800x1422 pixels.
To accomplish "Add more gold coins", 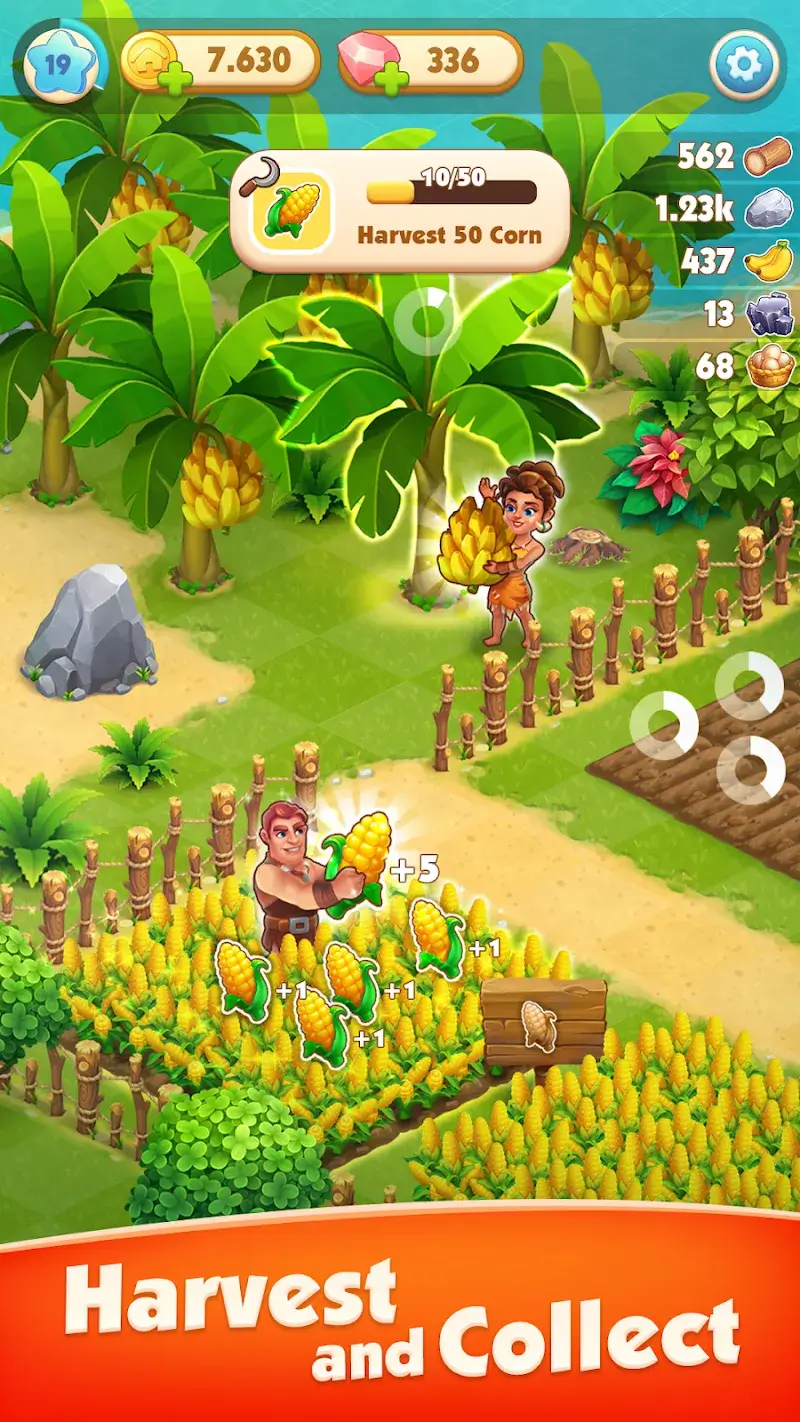I will [x=172, y=78].
